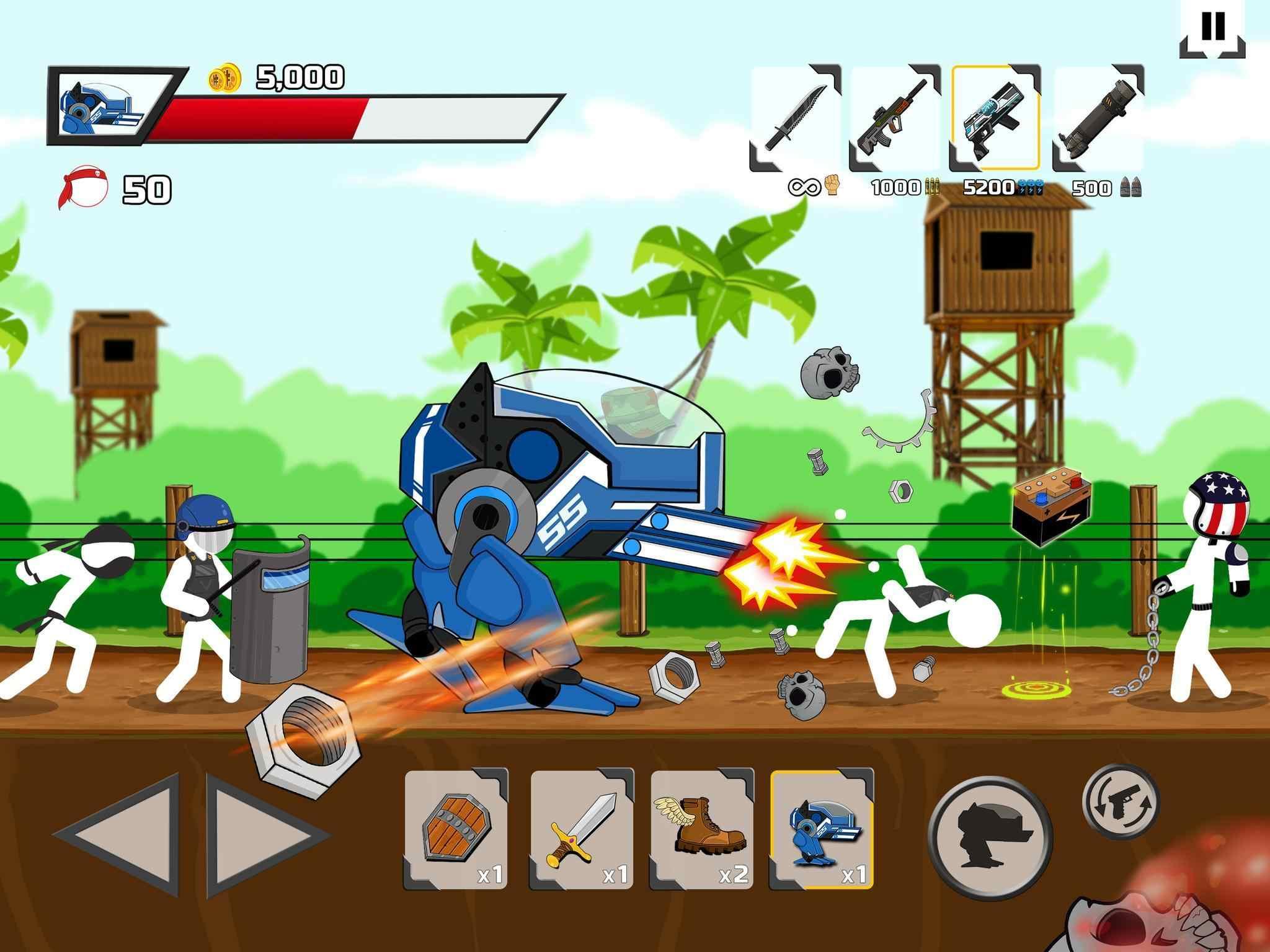Switch to the rocket launcher weapon
This screenshot has width=1270, height=952.
click(x=1097, y=119)
